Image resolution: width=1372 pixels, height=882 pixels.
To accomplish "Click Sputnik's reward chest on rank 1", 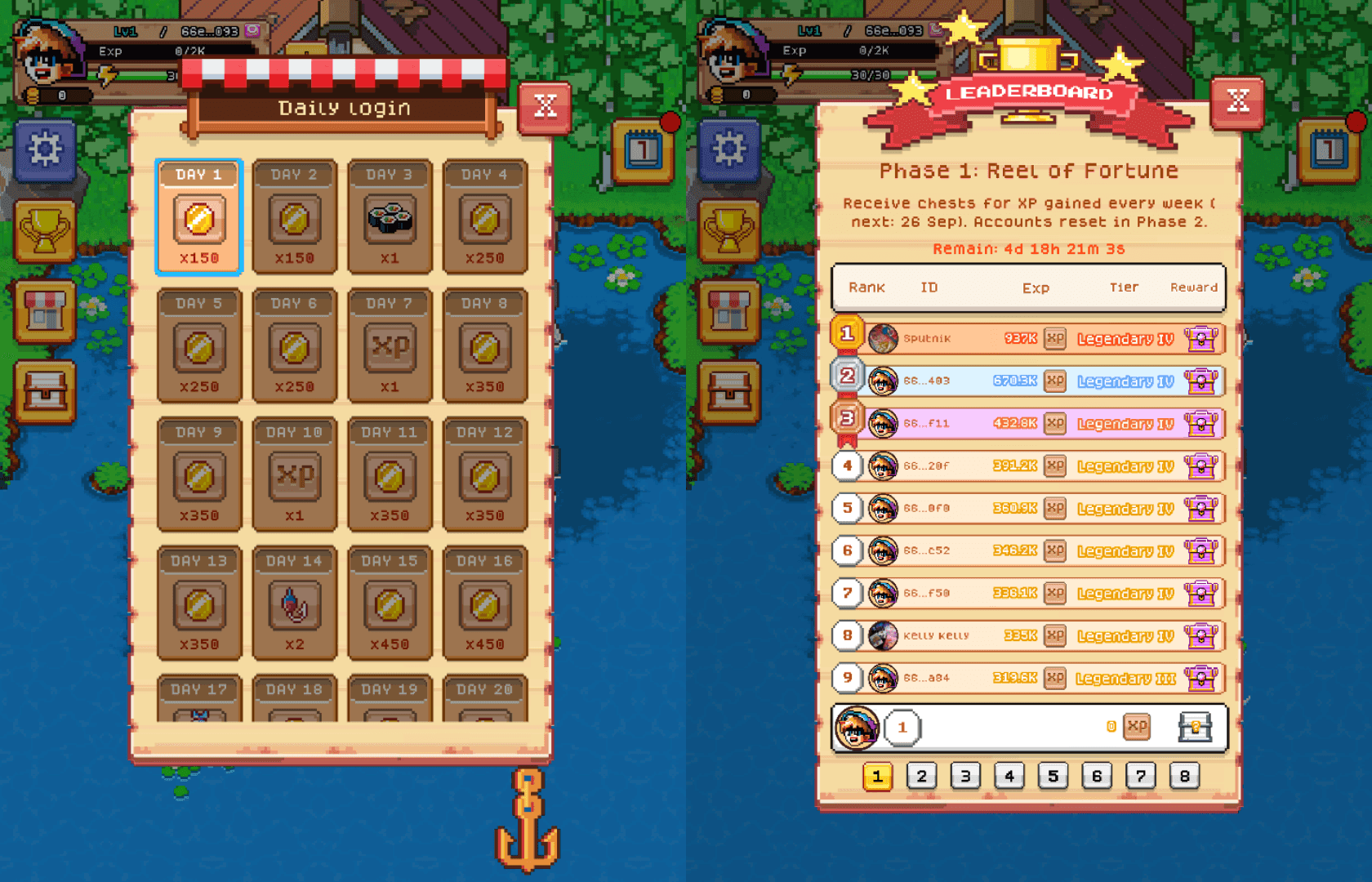I will point(1201,339).
